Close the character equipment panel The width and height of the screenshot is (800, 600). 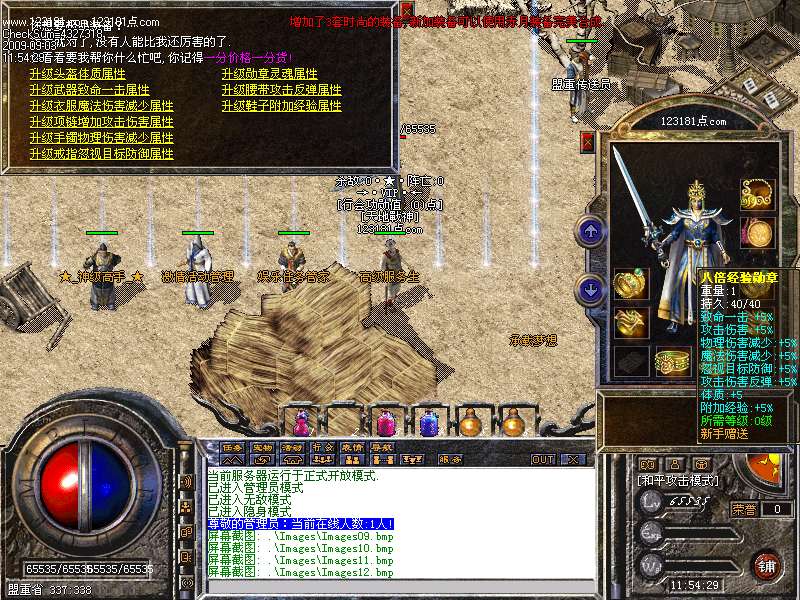(x=587, y=143)
